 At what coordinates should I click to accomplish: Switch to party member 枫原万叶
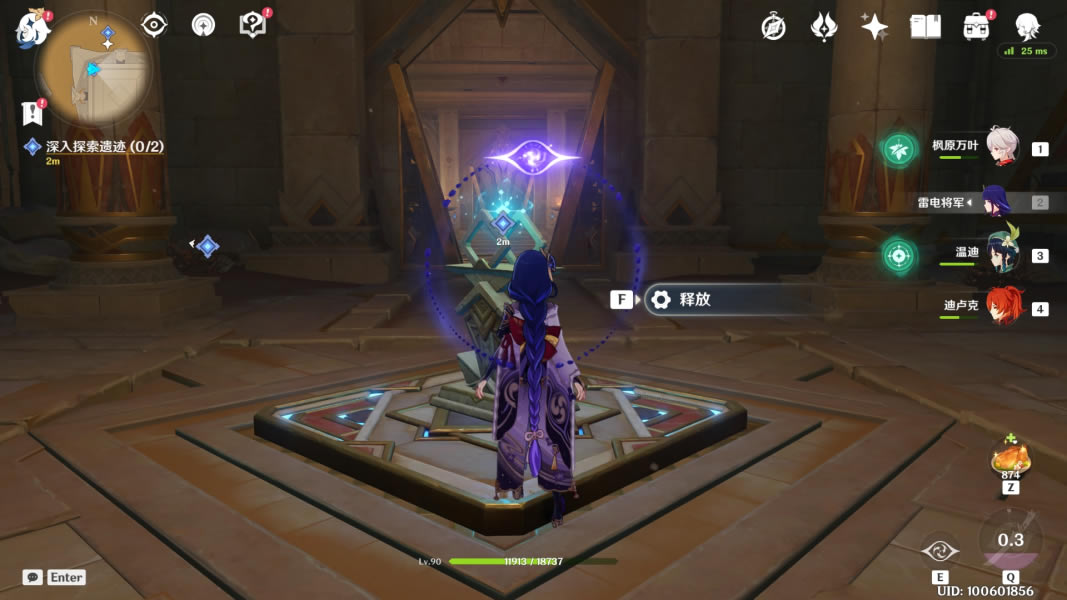coord(1002,148)
